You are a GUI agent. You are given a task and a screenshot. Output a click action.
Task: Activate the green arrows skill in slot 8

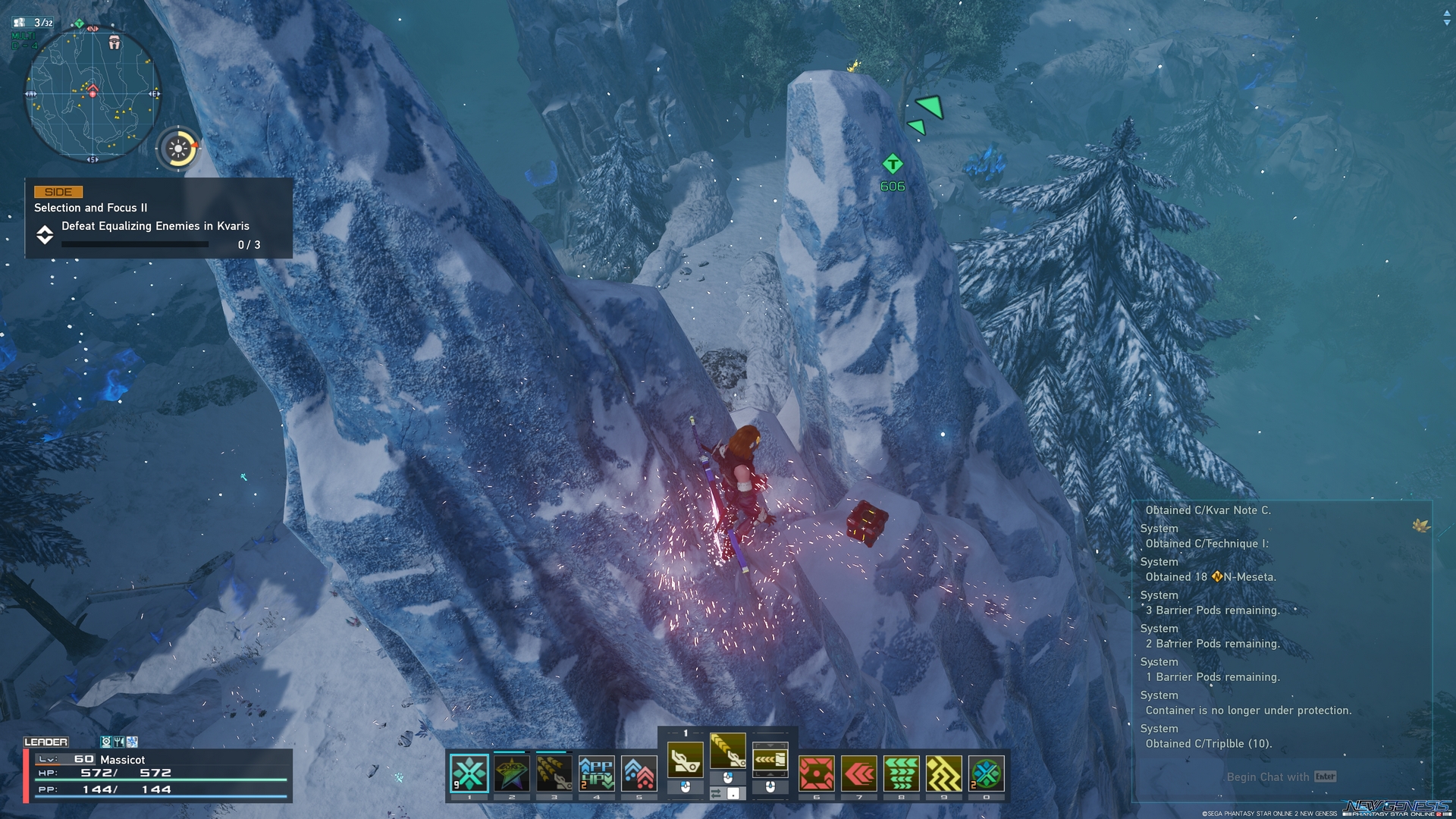pyautogui.click(x=901, y=773)
